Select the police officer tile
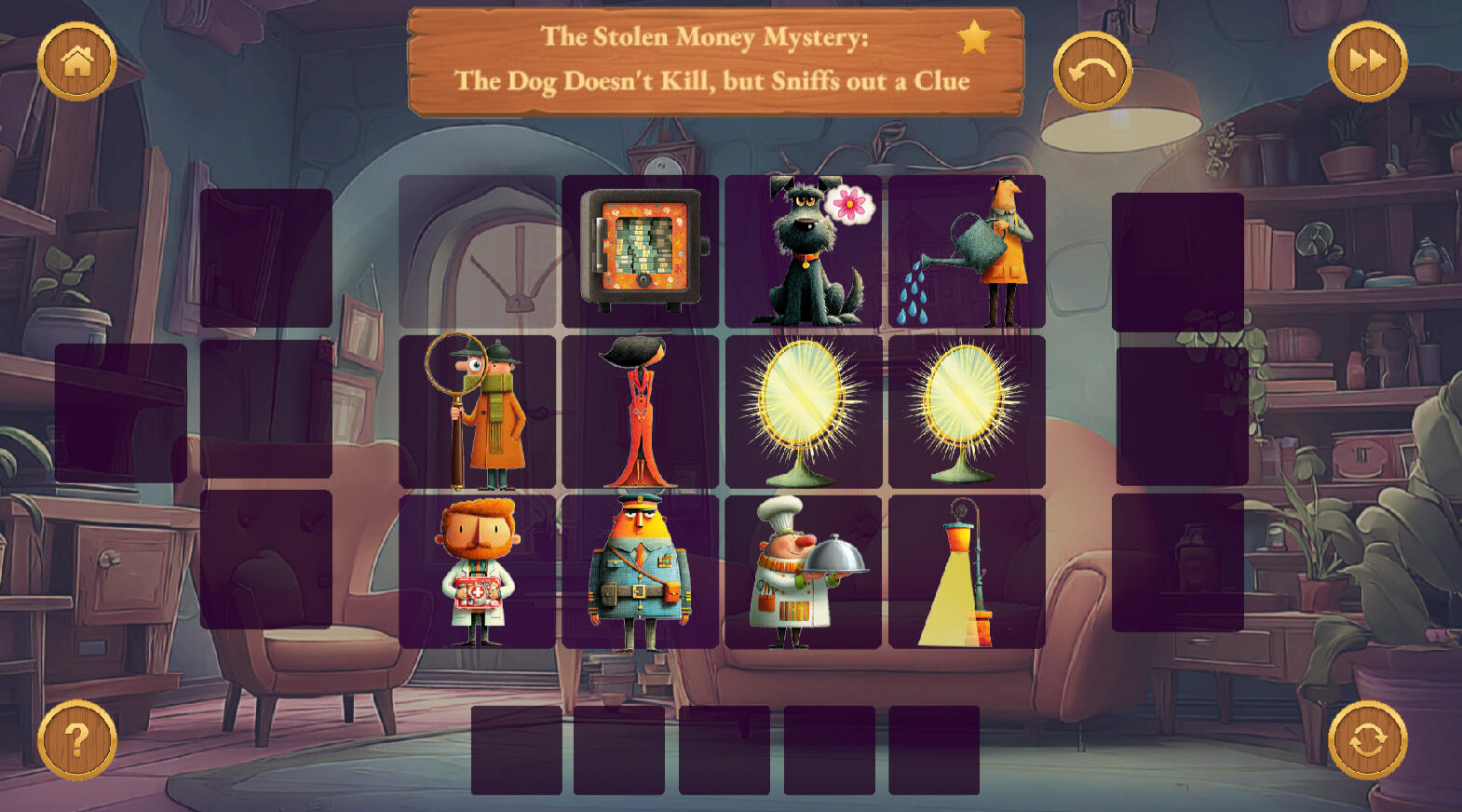 tap(641, 571)
